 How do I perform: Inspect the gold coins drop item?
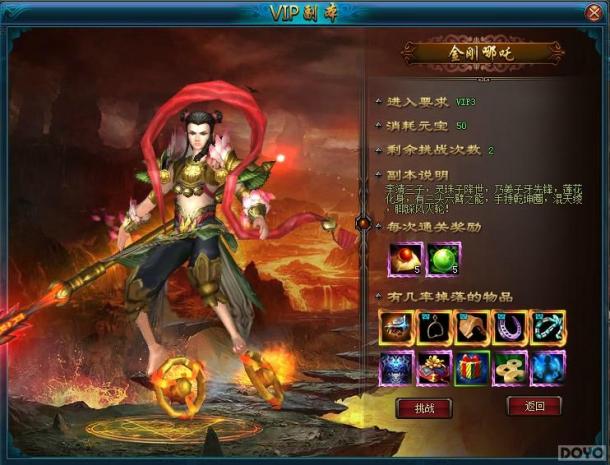[510, 367]
